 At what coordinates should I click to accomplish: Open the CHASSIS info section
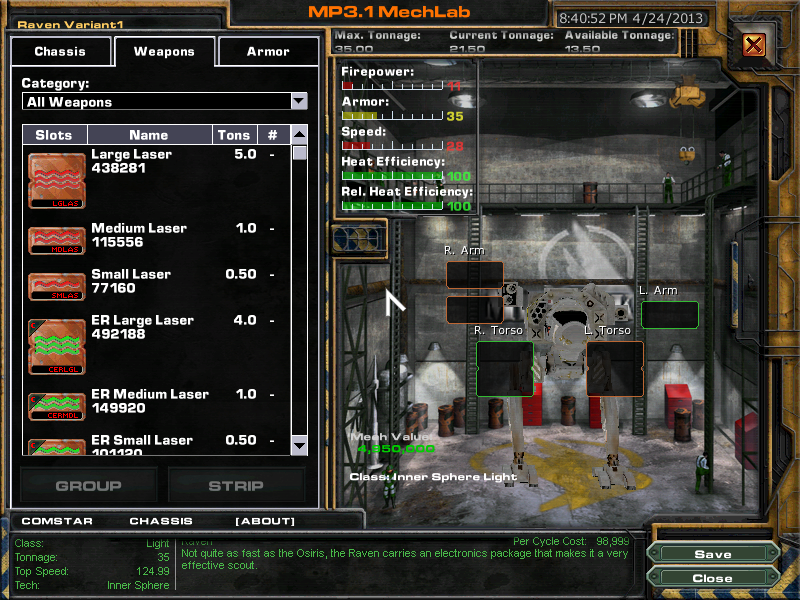pyautogui.click(x=161, y=521)
